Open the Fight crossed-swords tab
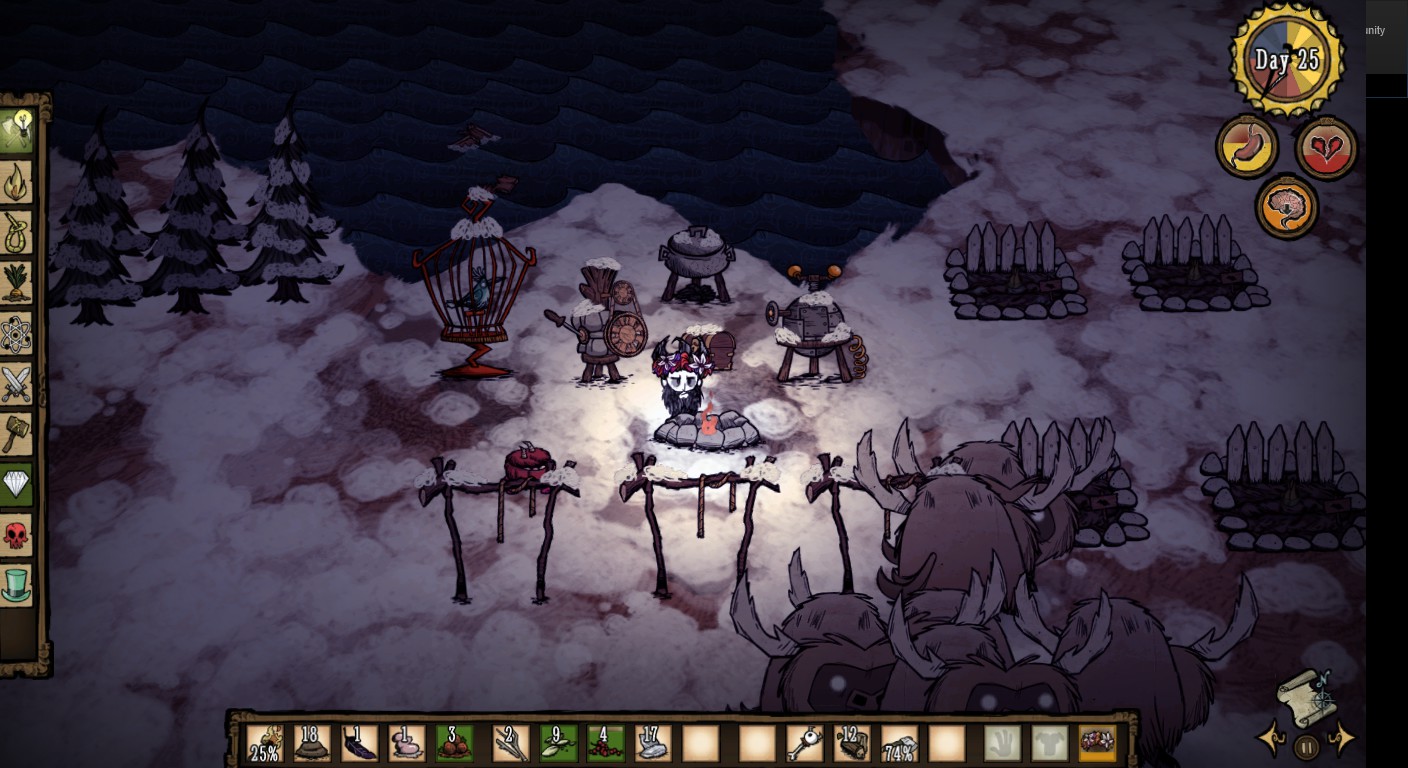Image resolution: width=1408 pixels, height=768 pixels. coord(17,384)
